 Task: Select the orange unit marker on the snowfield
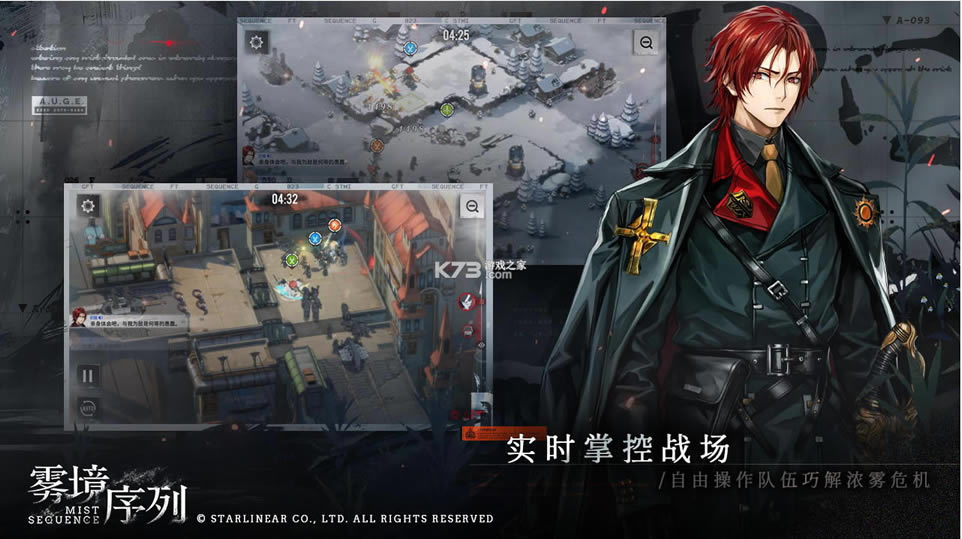[377, 145]
